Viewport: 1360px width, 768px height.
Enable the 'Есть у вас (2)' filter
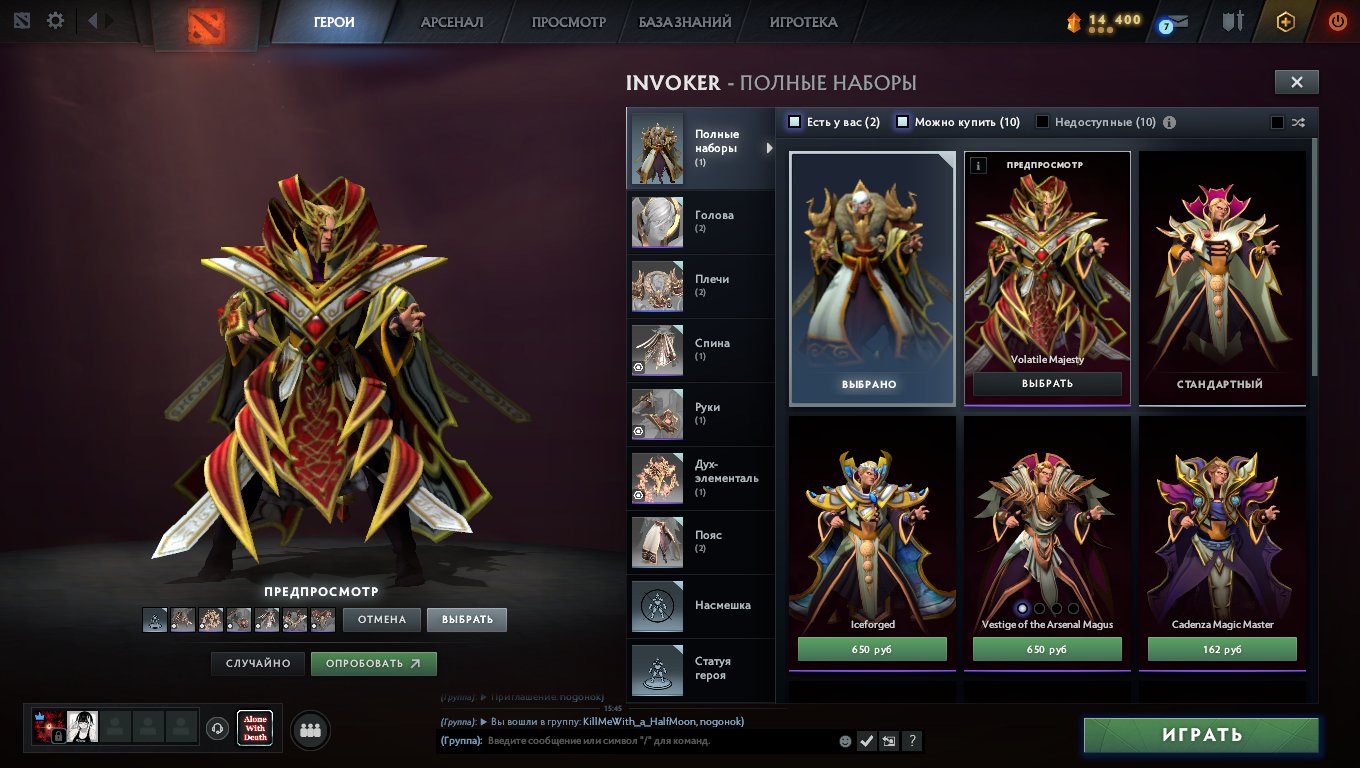[x=795, y=121]
